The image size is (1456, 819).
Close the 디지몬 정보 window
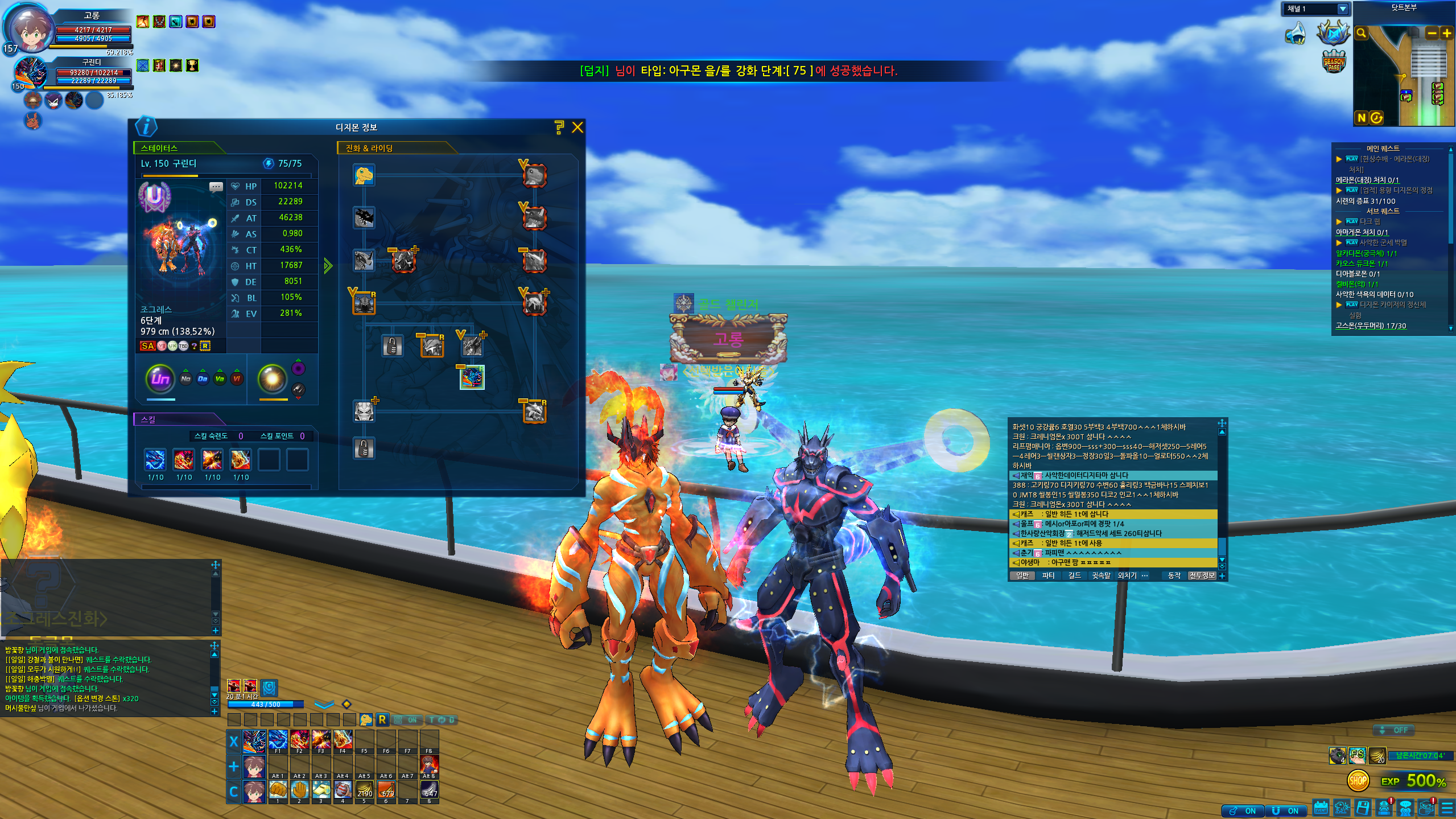point(577,127)
